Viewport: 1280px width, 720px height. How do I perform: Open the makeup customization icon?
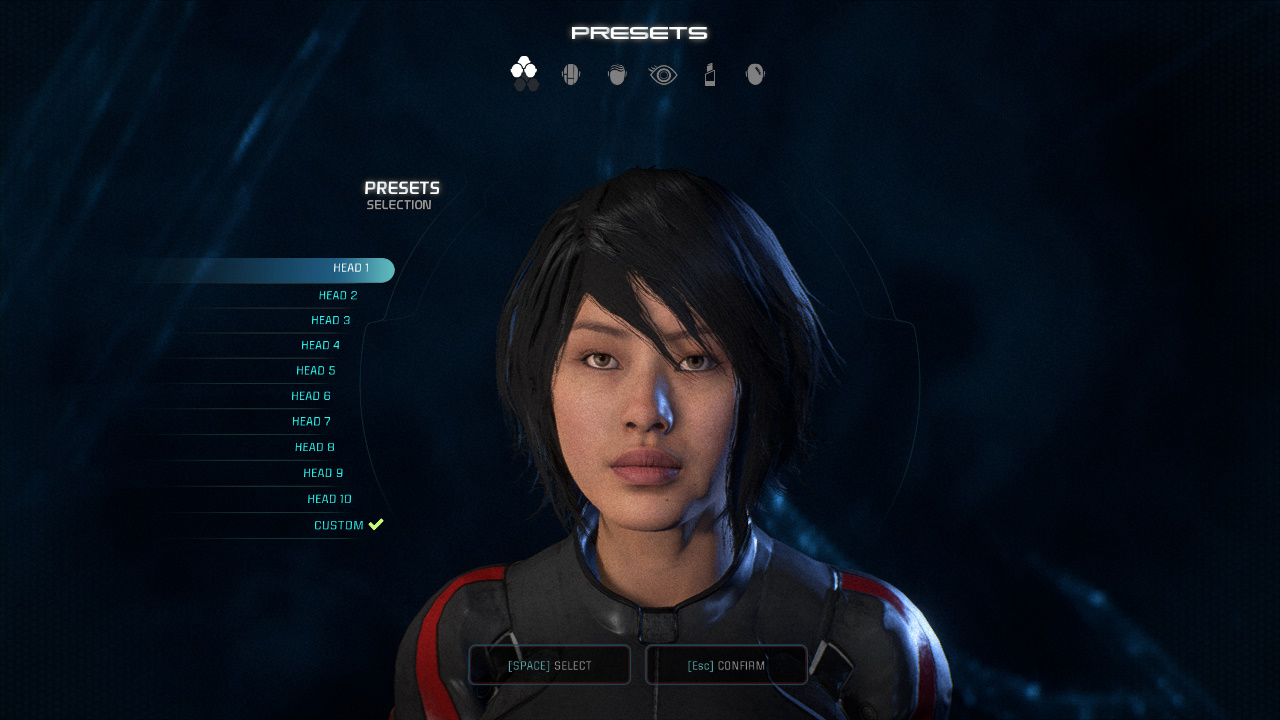point(709,72)
